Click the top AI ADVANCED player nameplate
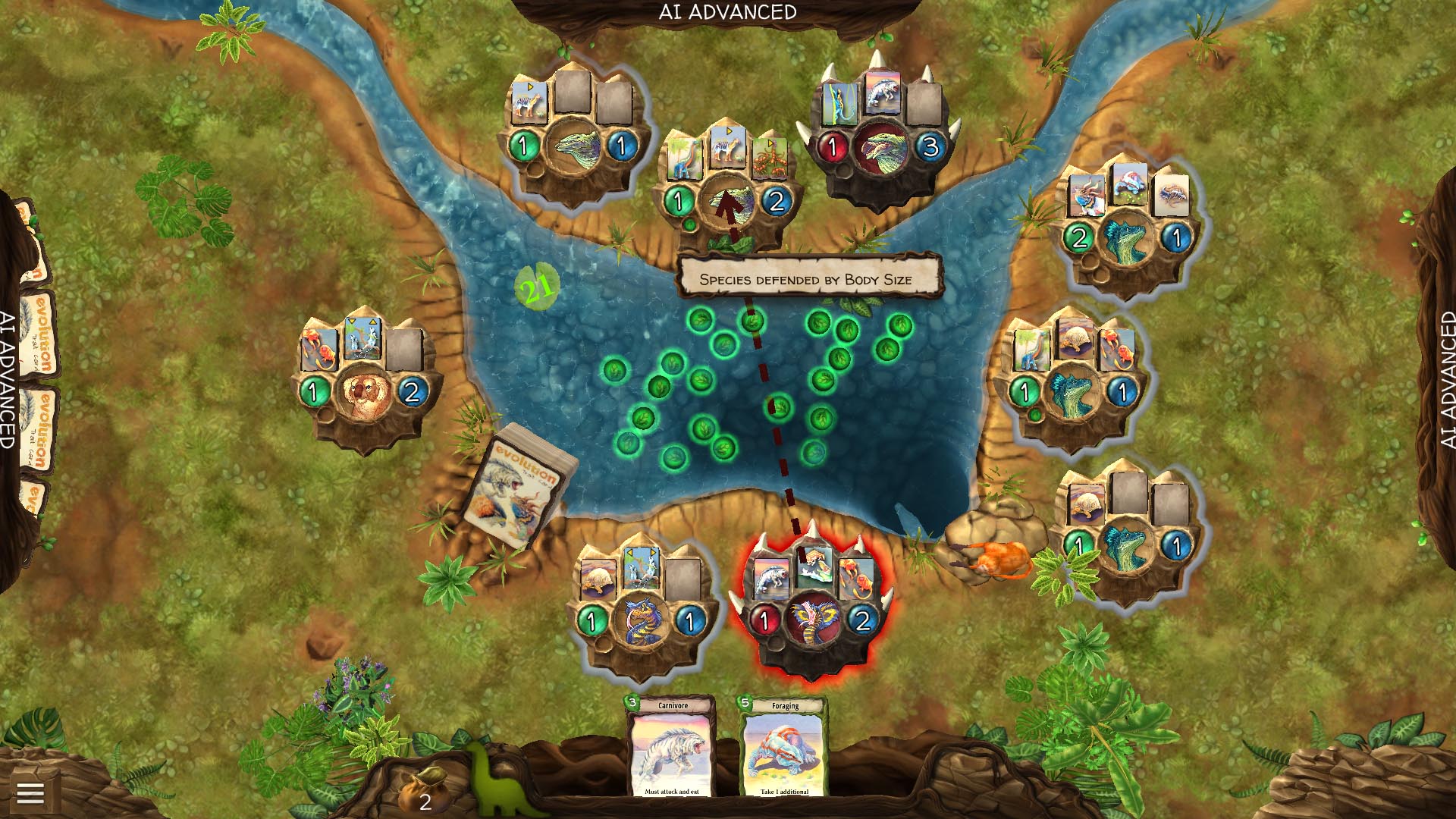 (x=728, y=11)
